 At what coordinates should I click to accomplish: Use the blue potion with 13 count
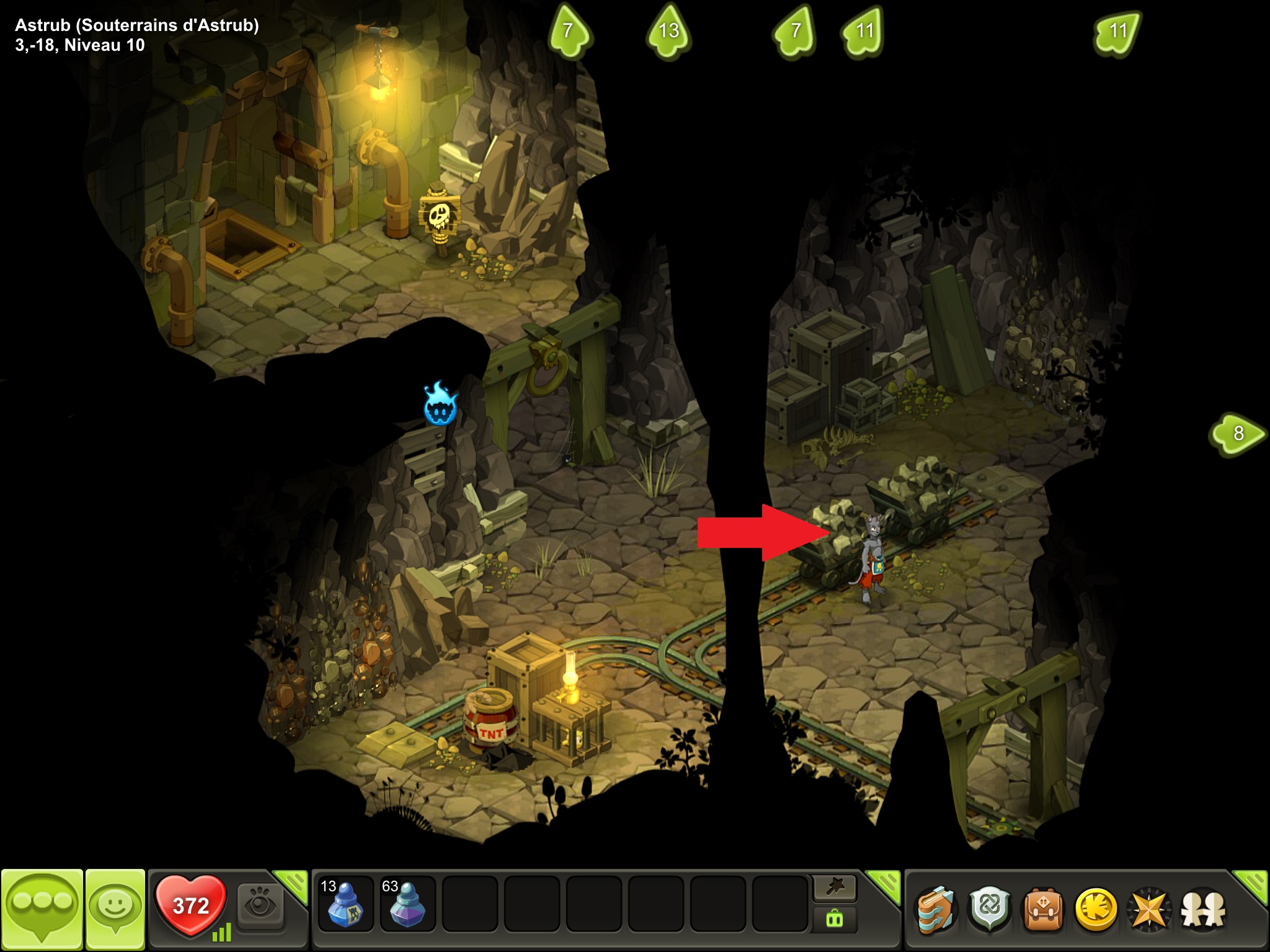click(345, 903)
